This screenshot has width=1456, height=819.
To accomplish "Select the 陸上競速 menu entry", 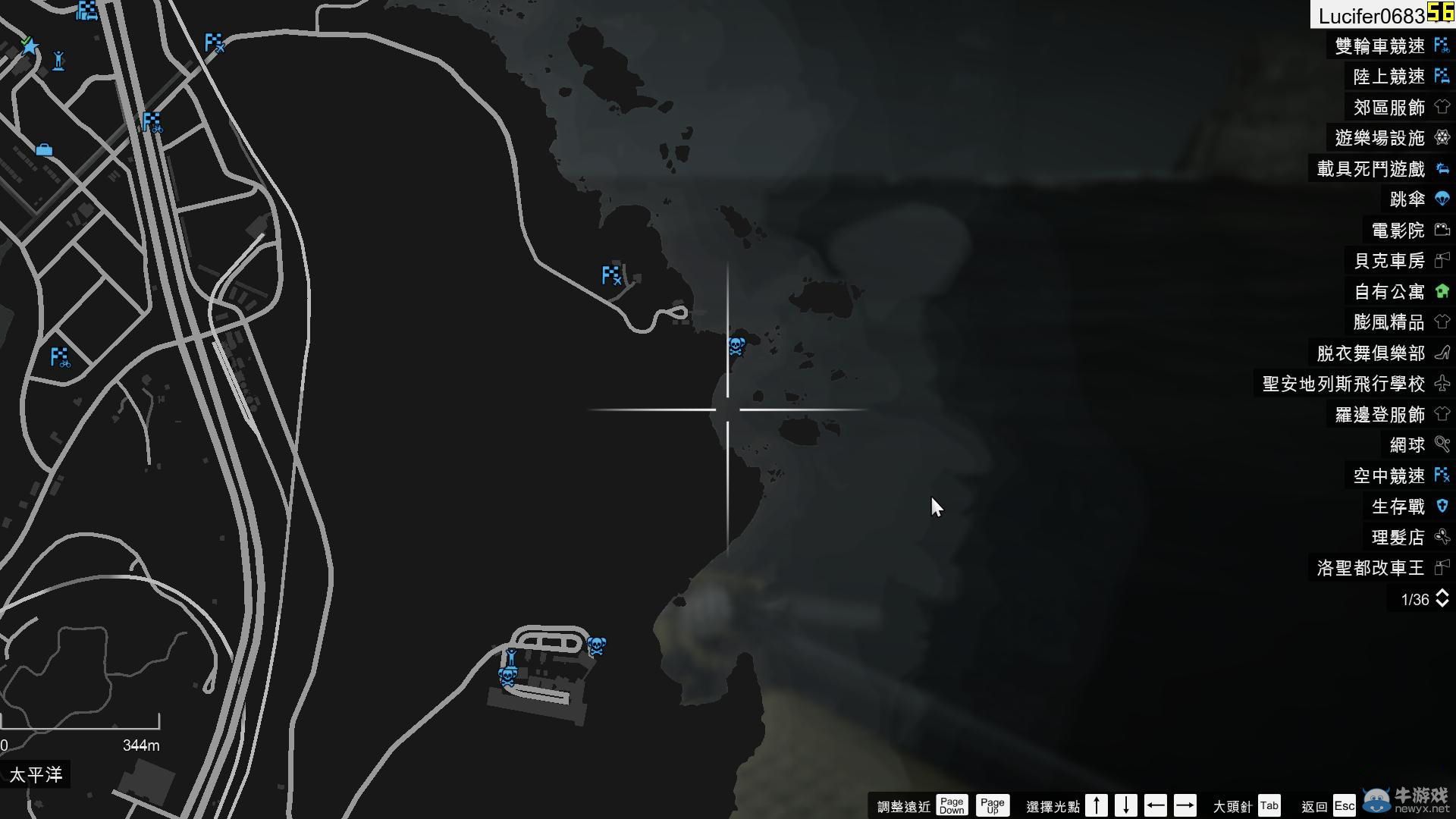I will [x=1387, y=77].
